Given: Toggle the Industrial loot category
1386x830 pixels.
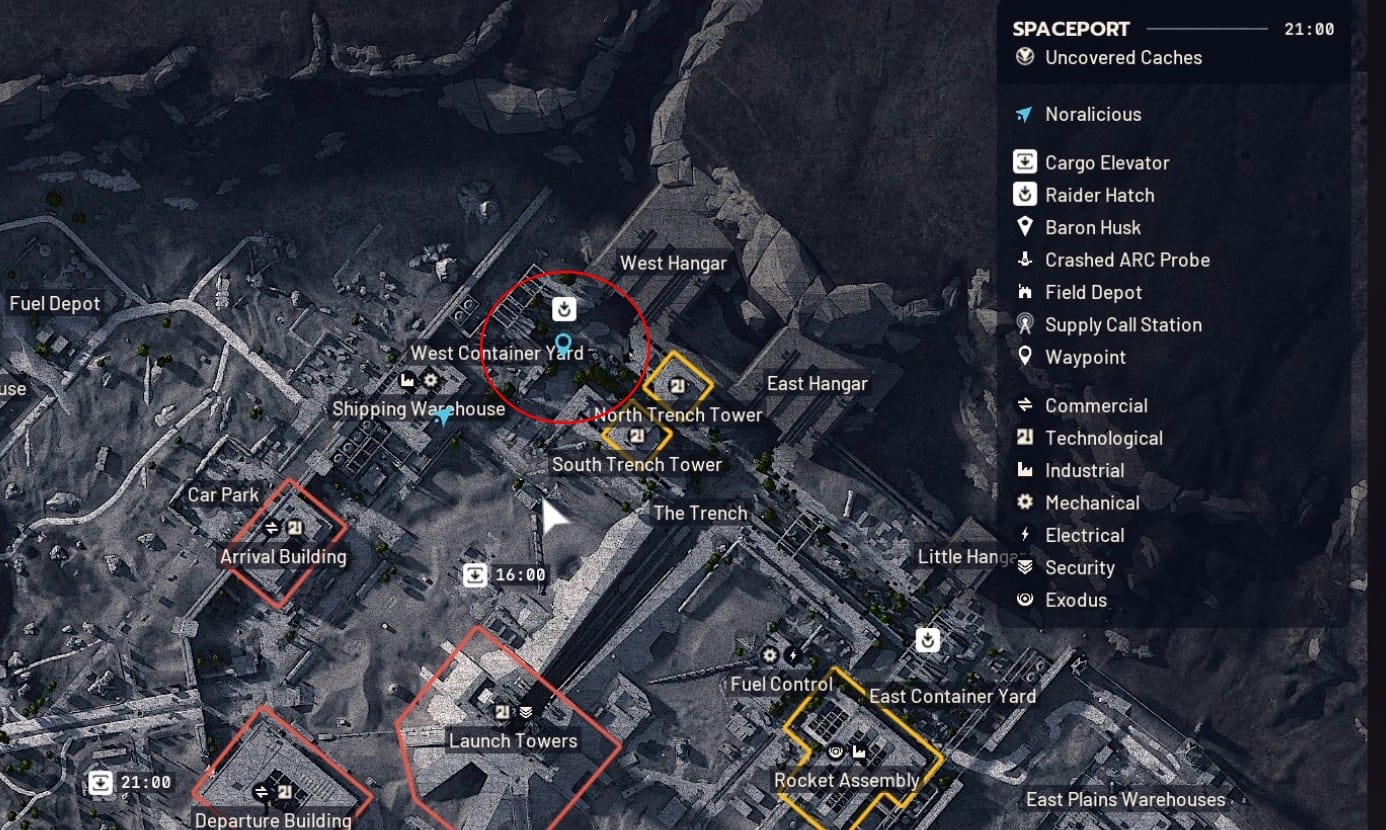Looking at the screenshot, I should pos(1084,471).
